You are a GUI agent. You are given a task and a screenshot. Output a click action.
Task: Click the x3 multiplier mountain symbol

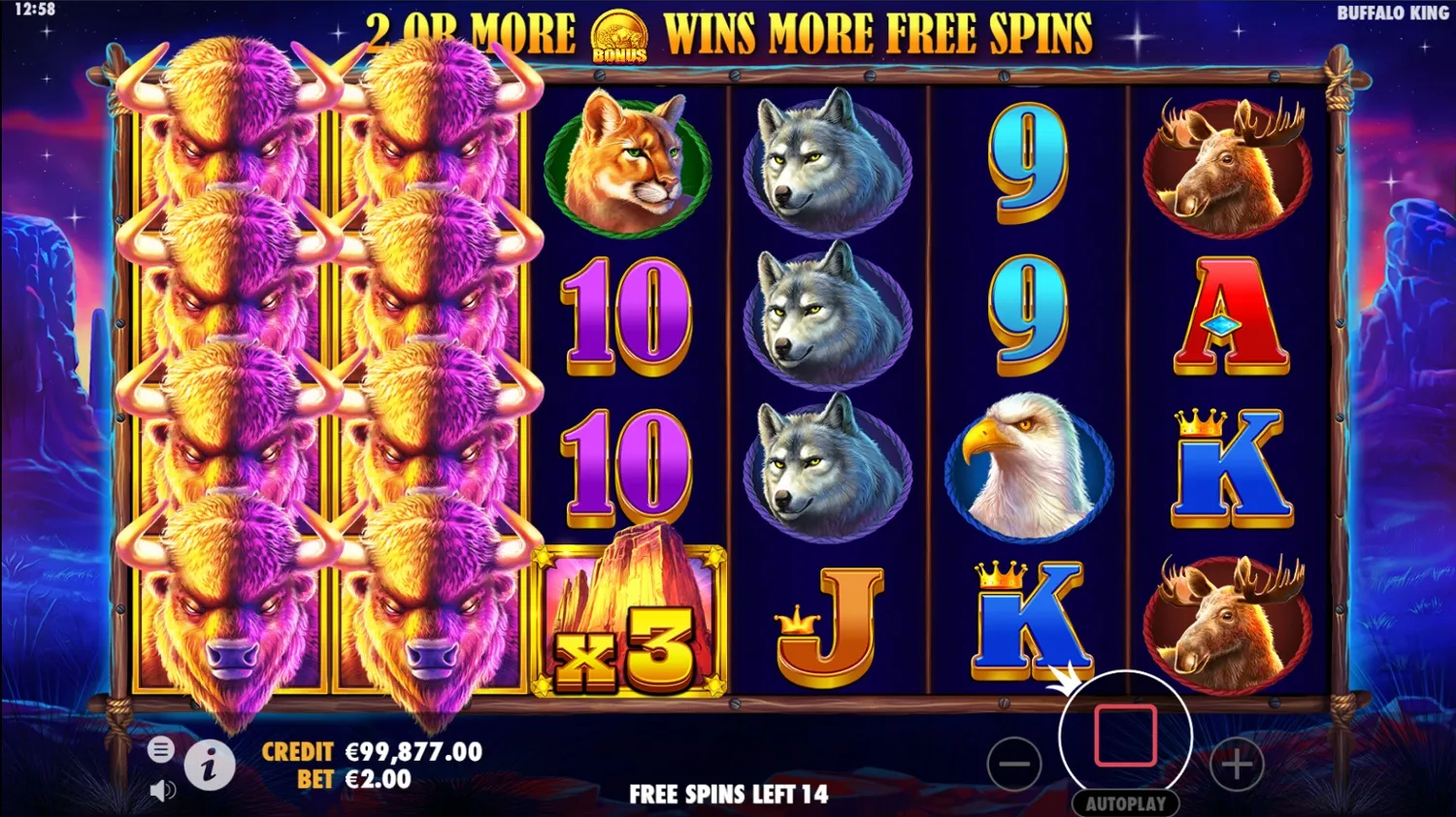[629, 621]
